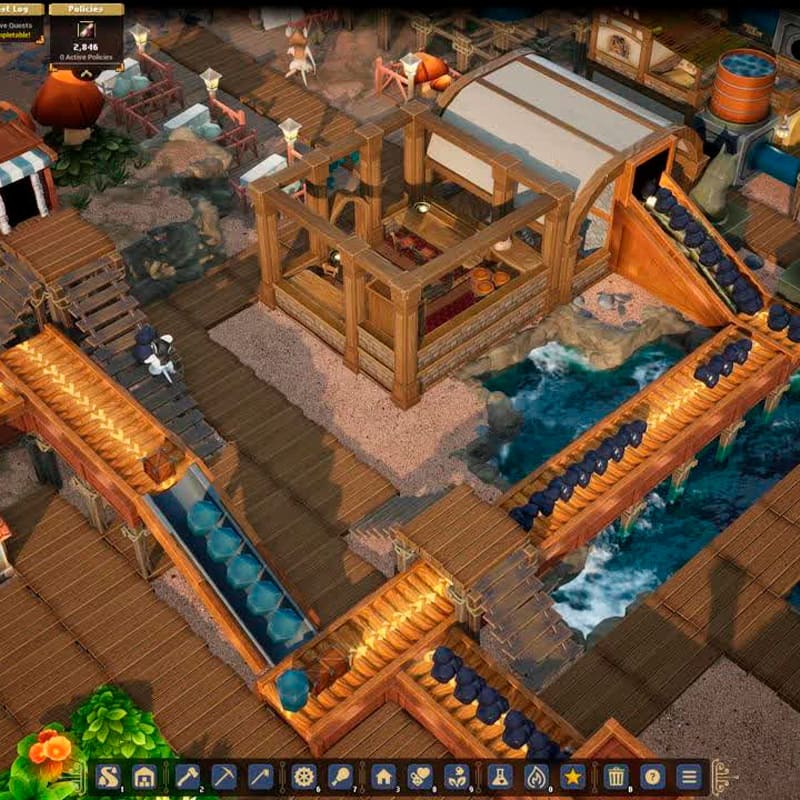Open the hamburger main menu
This screenshot has width=800, height=800.
point(689,776)
